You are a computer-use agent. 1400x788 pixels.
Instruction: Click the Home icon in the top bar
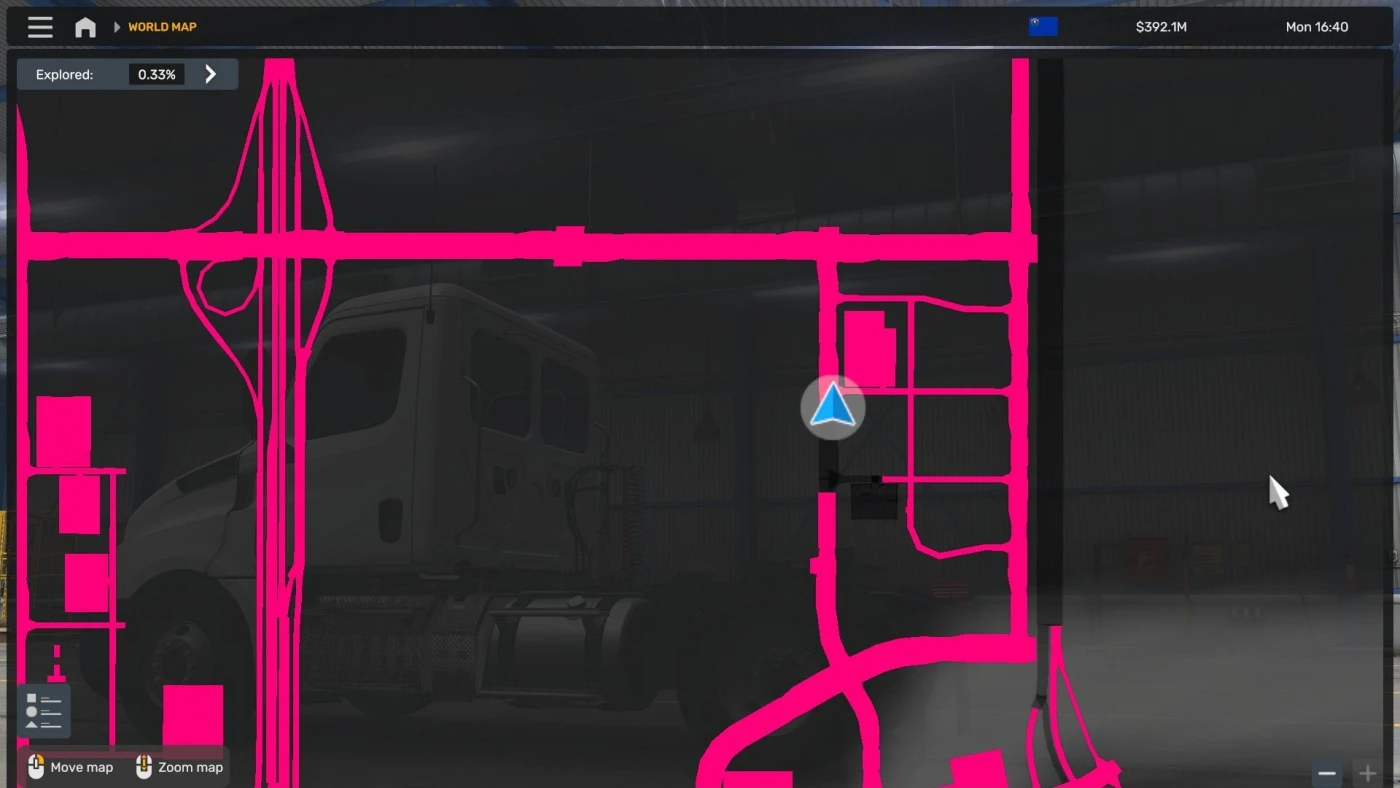click(85, 27)
